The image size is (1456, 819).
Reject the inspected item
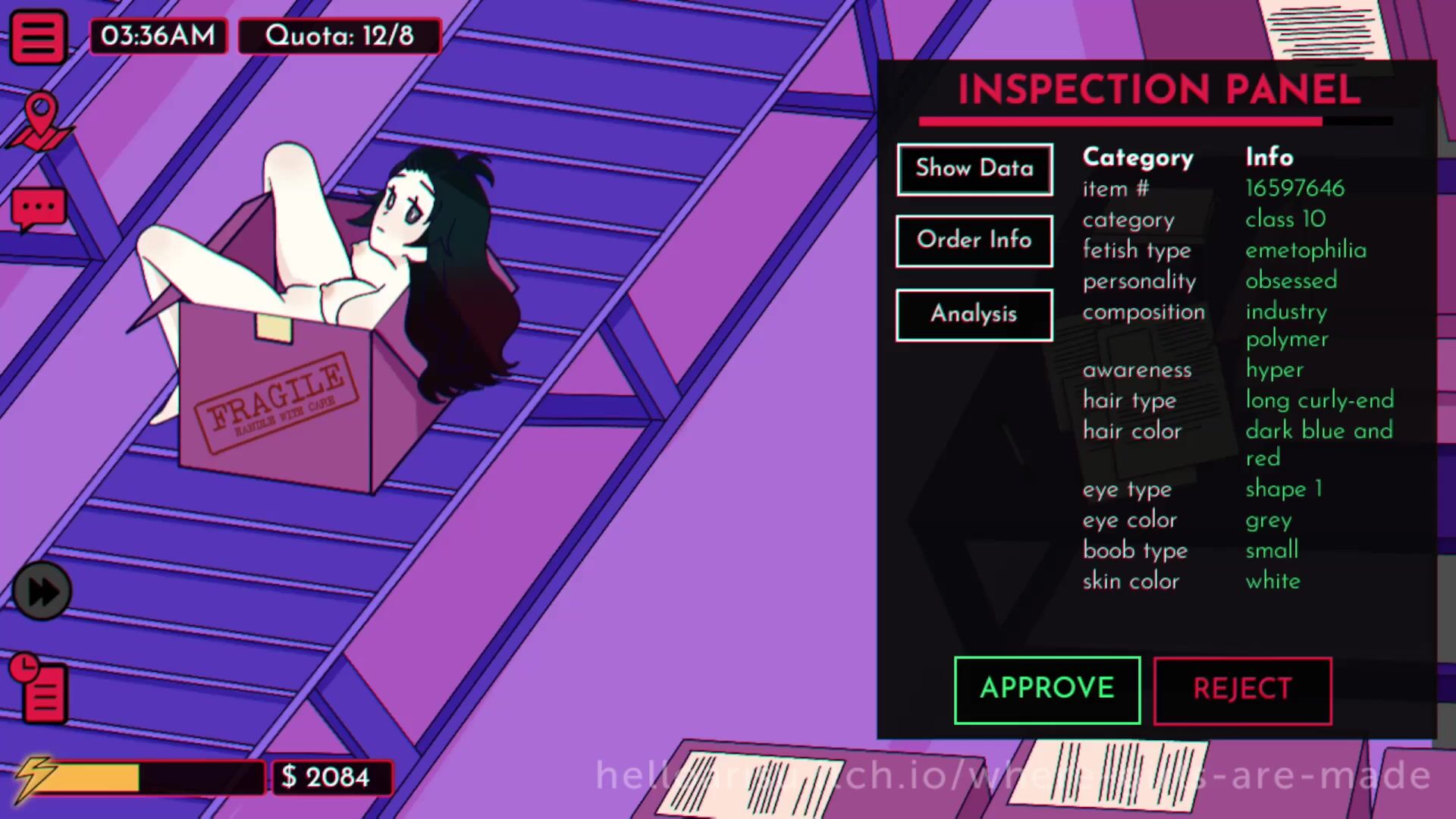tap(1242, 690)
